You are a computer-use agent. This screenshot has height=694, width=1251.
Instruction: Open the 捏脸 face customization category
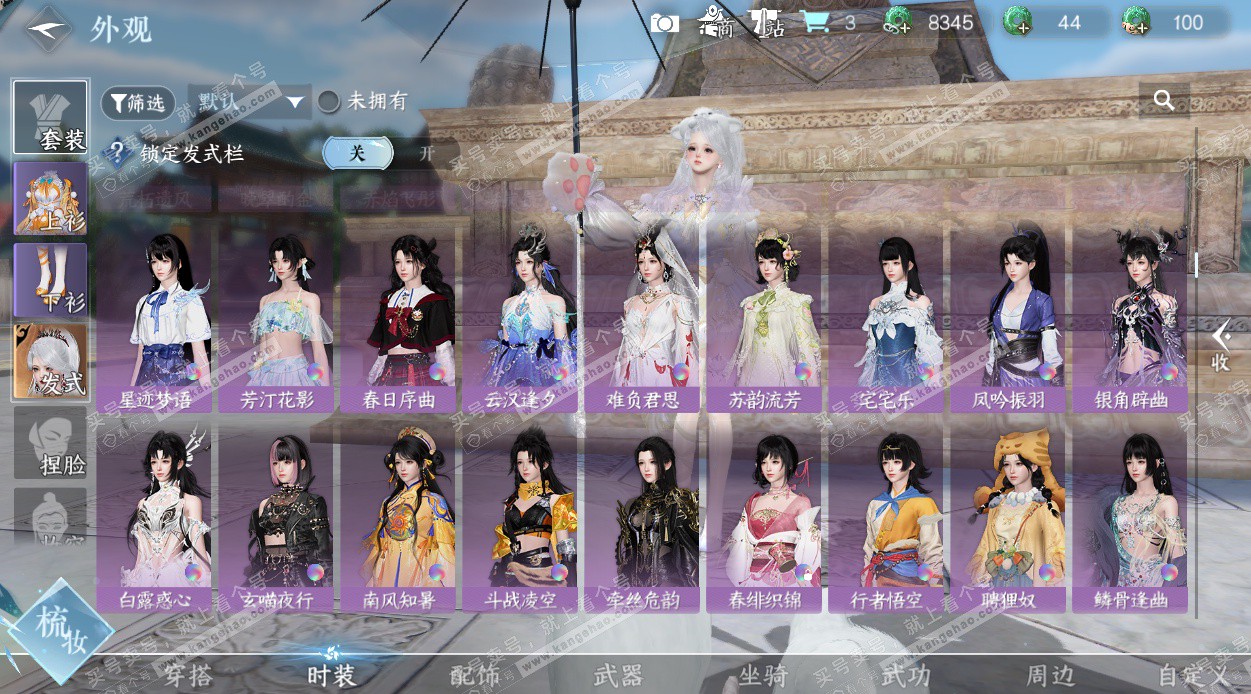(x=51, y=442)
